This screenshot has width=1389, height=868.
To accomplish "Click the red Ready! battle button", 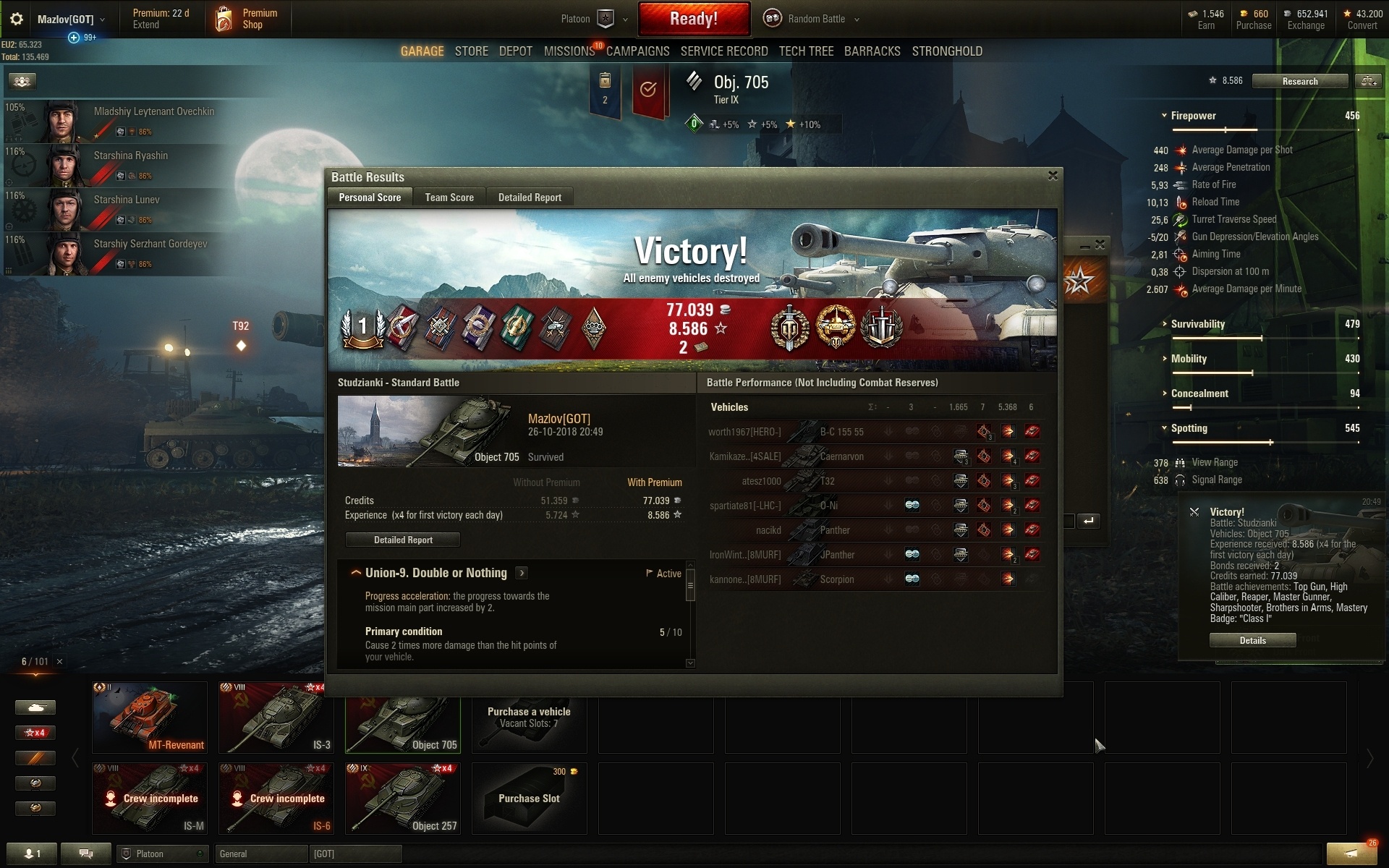I will (x=693, y=19).
